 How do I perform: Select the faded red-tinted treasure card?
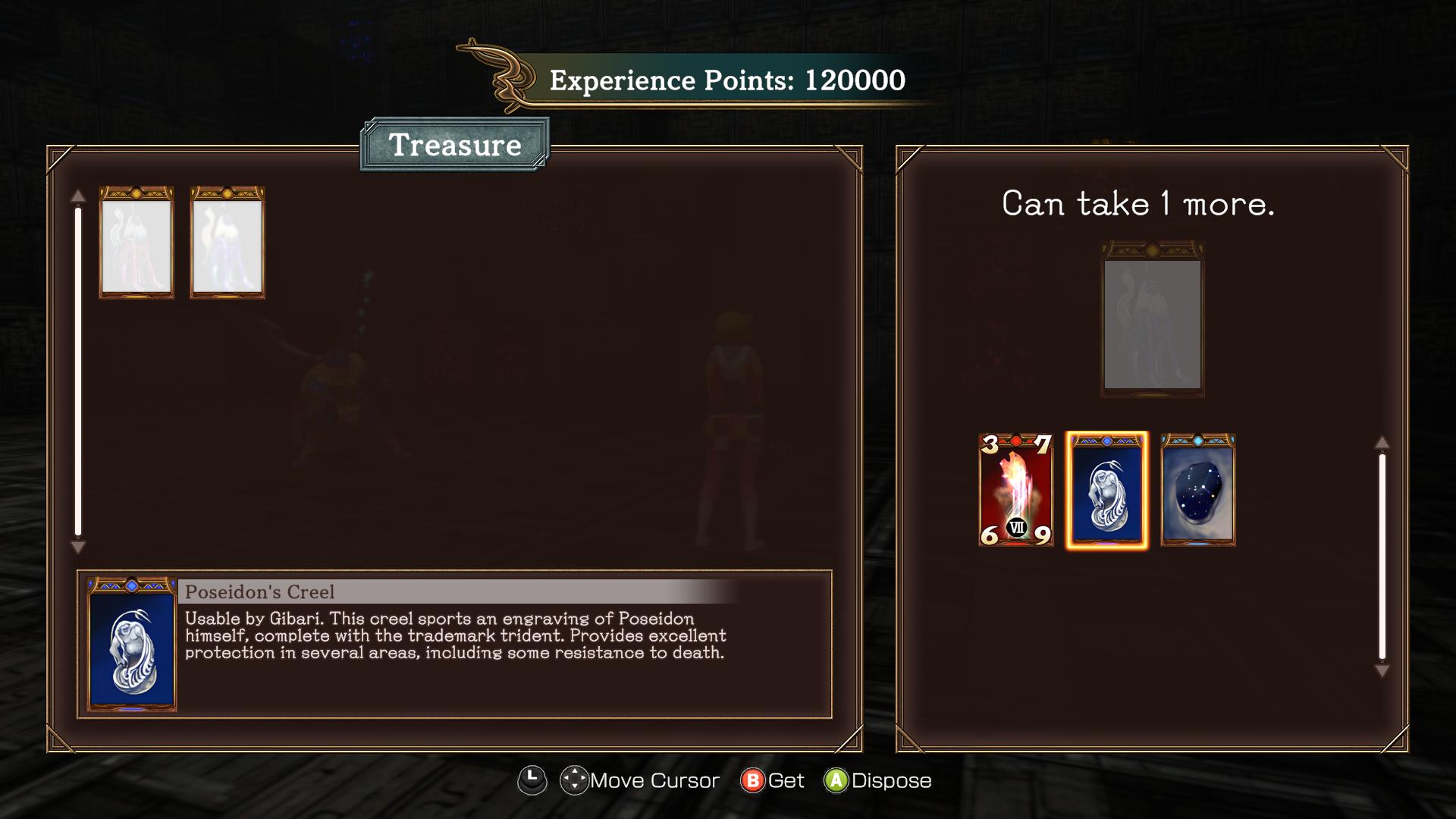click(136, 243)
